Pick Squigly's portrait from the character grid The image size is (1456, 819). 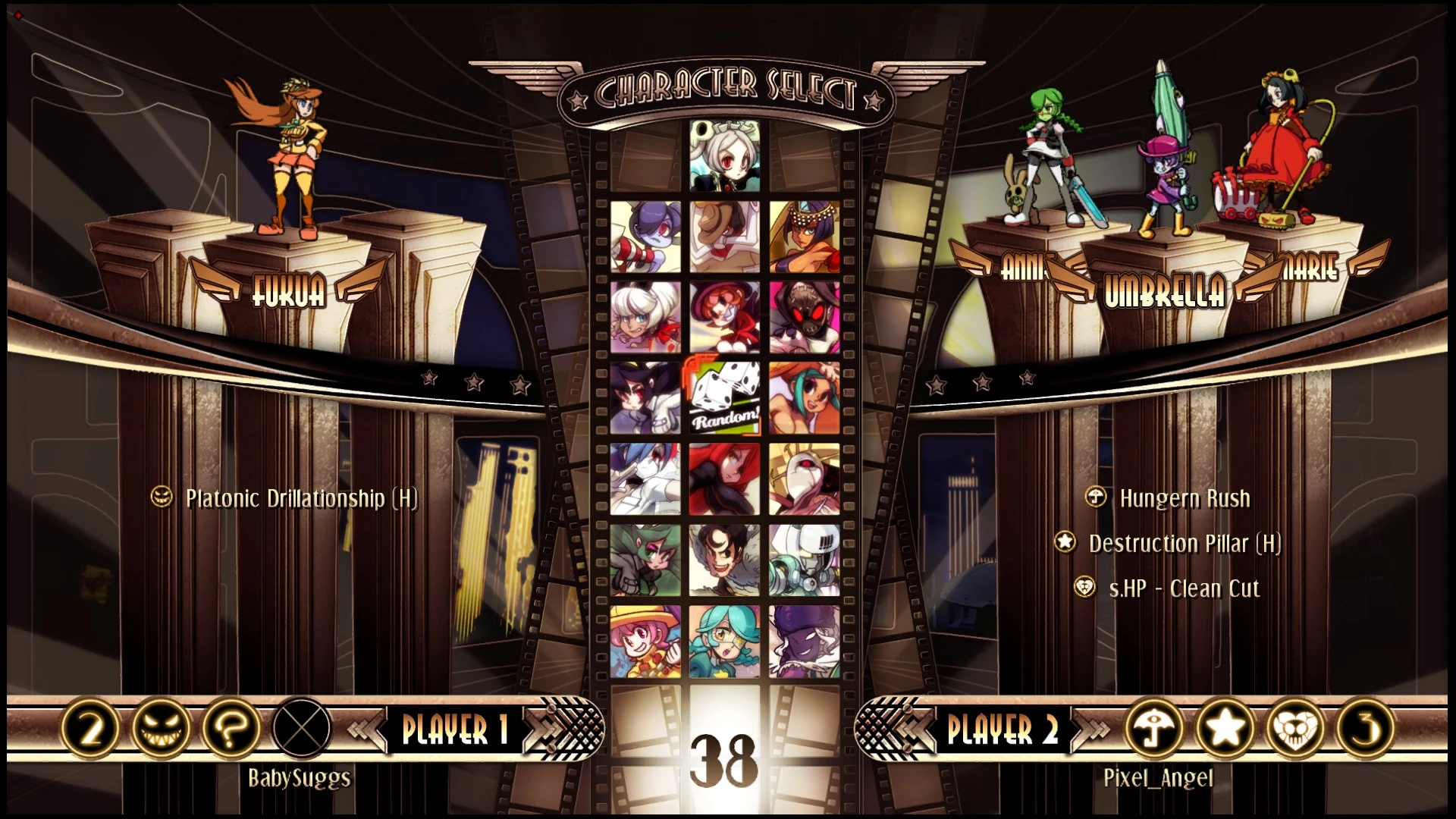pos(645,237)
